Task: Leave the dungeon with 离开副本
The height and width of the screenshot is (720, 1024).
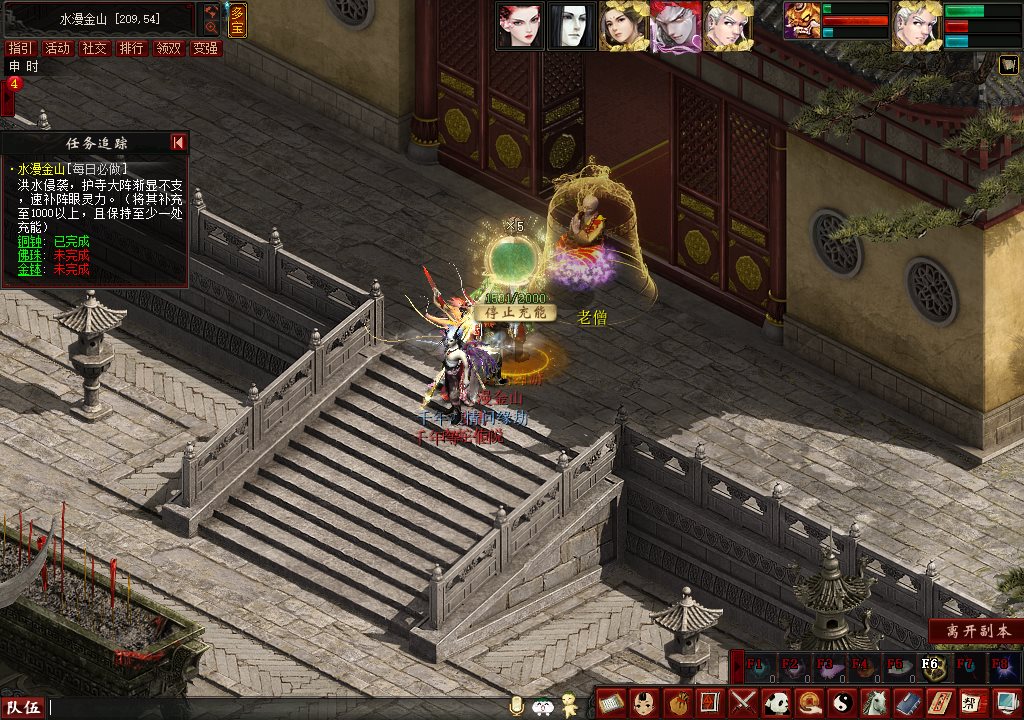Action: coord(974,632)
